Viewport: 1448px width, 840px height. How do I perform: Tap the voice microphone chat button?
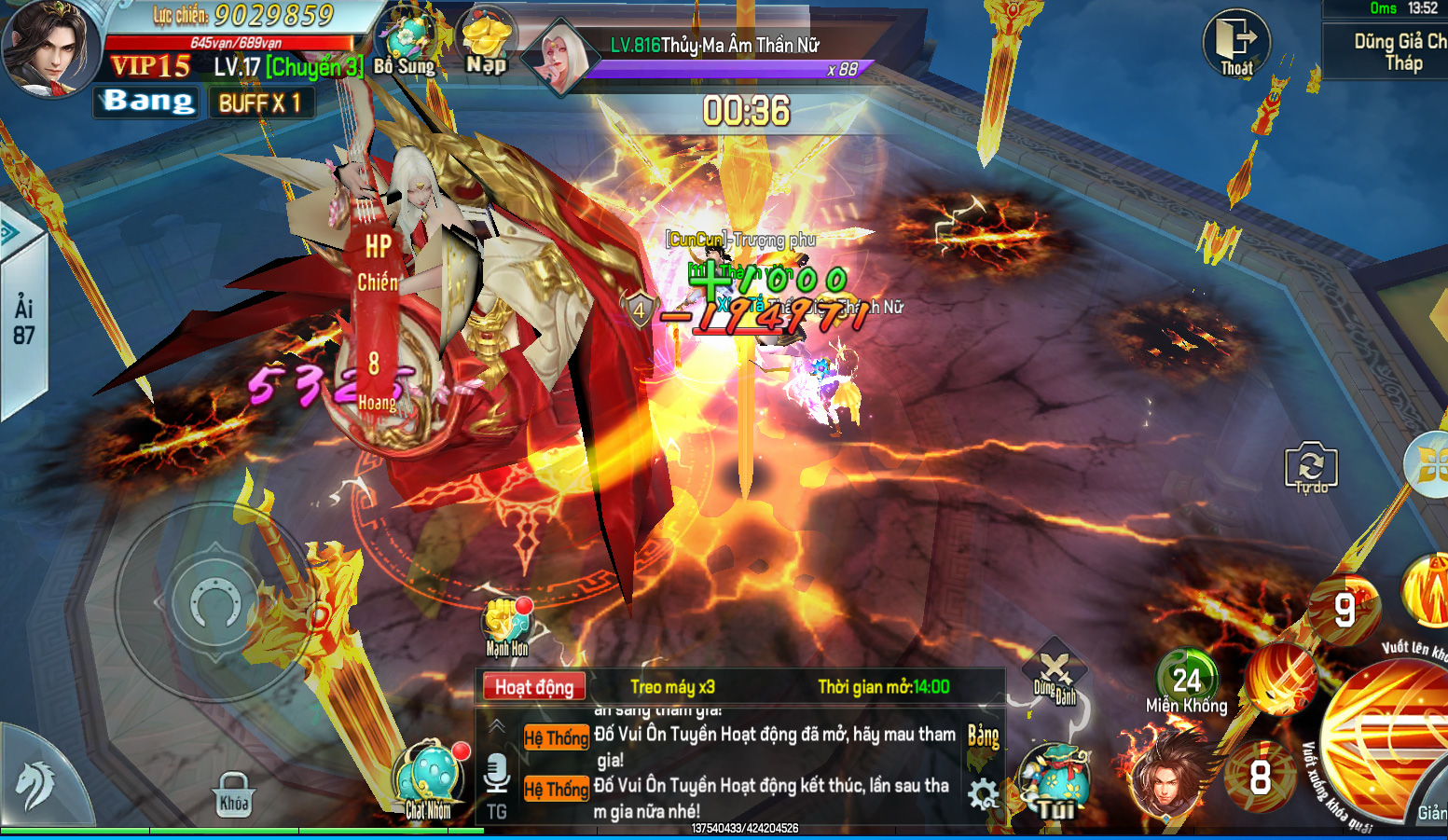click(497, 774)
